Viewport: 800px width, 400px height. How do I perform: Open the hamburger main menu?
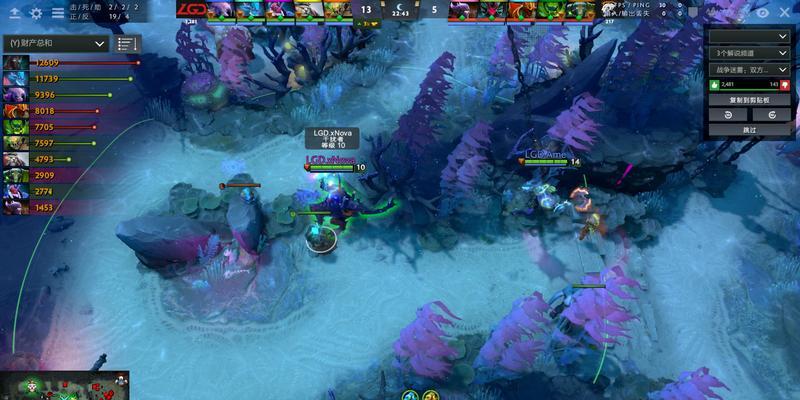click(58, 13)
